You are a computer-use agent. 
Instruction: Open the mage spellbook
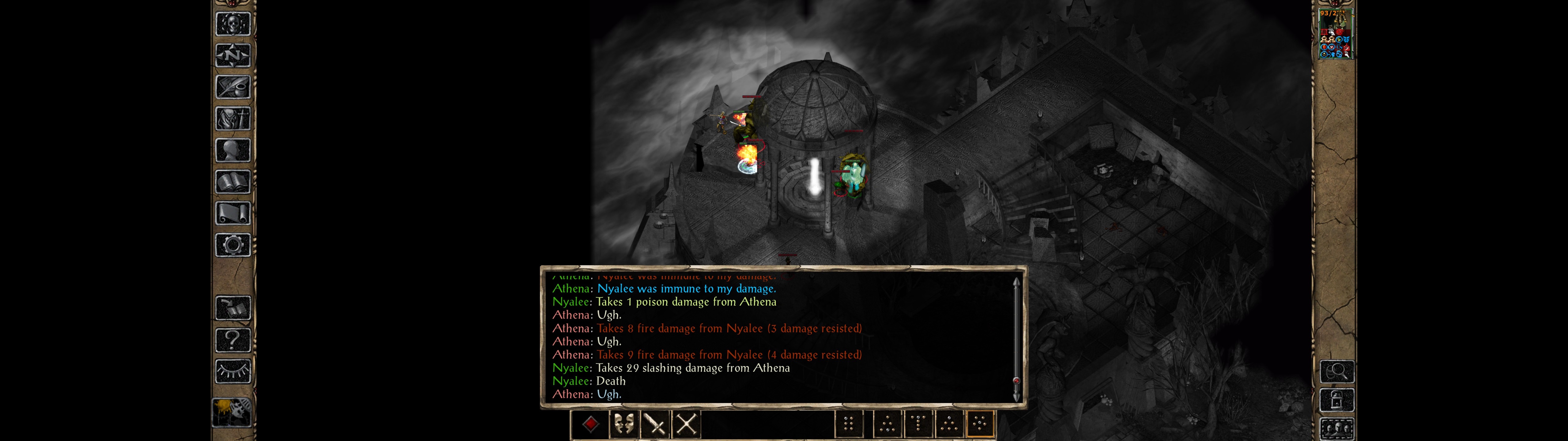coord(232,182)
